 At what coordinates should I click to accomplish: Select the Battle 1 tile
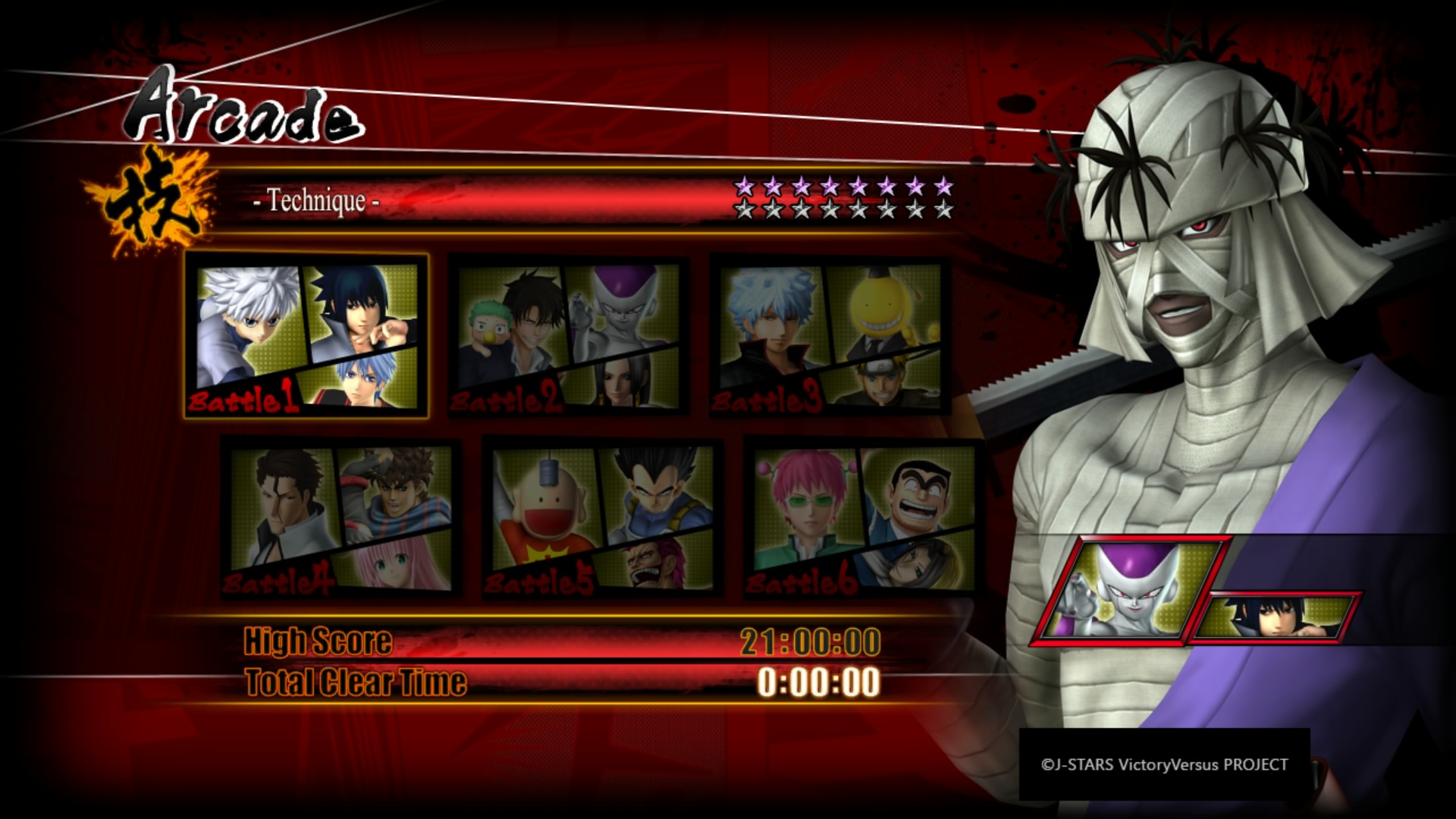point(306,336)
